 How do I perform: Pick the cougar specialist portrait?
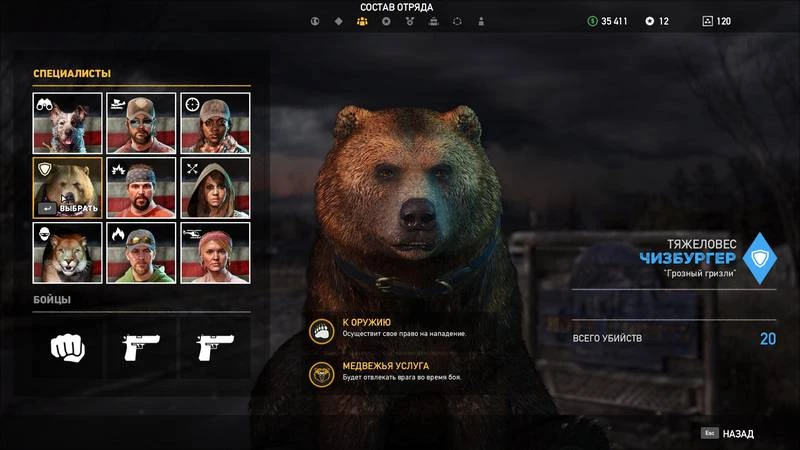click(68, 252)
